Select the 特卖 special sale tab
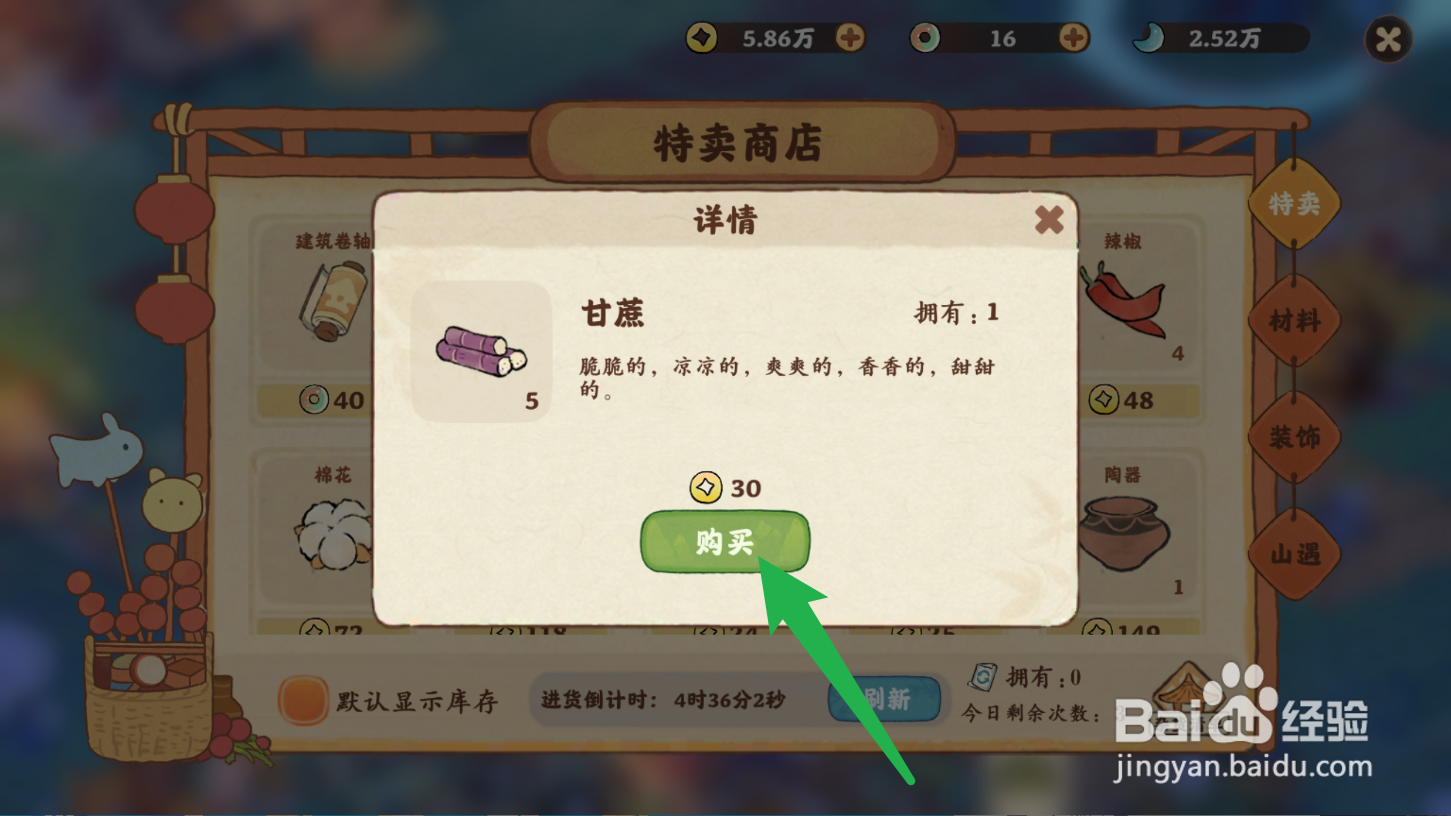 click(1294, 205)
